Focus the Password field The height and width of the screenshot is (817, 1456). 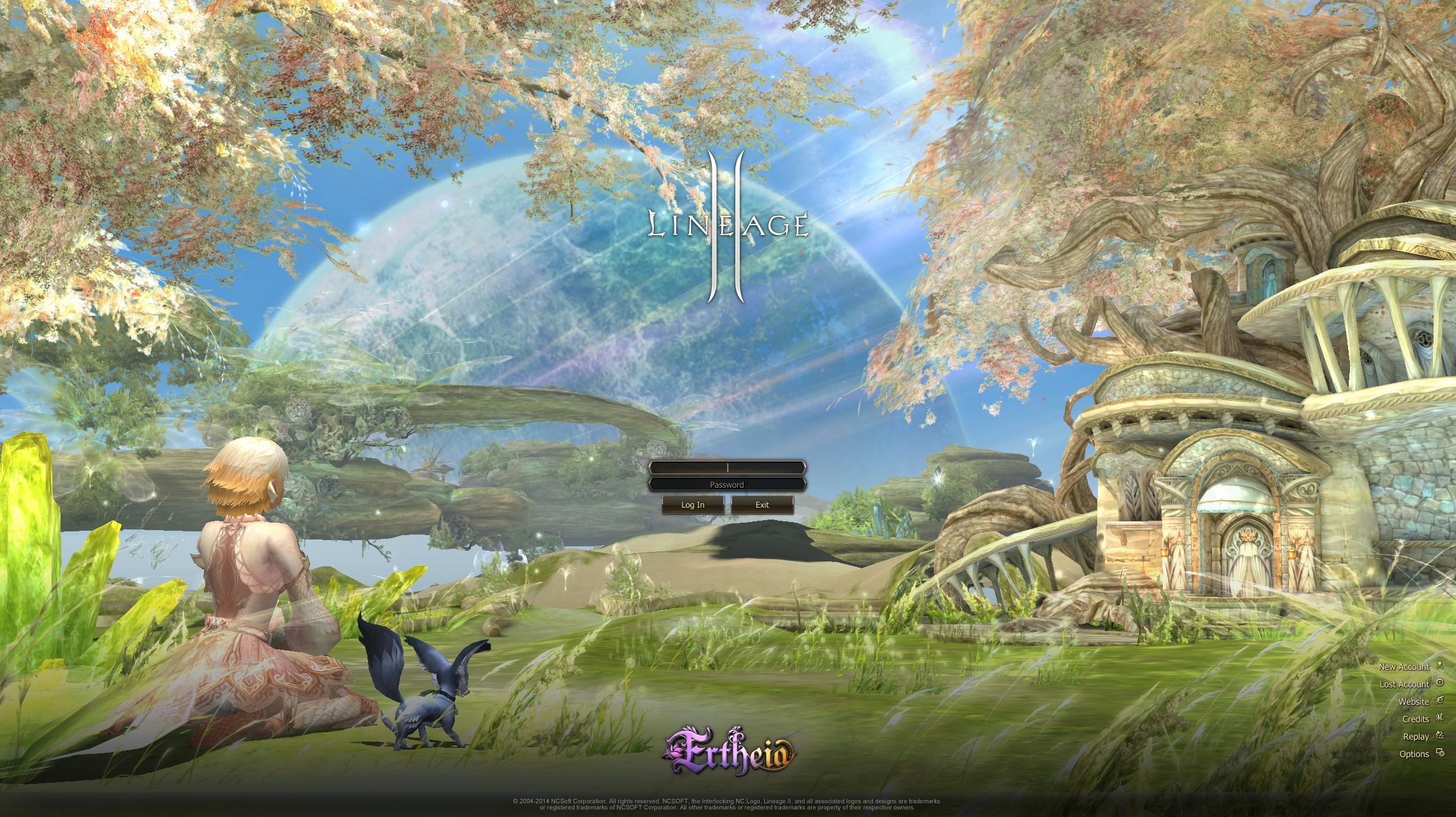[727, 485]
